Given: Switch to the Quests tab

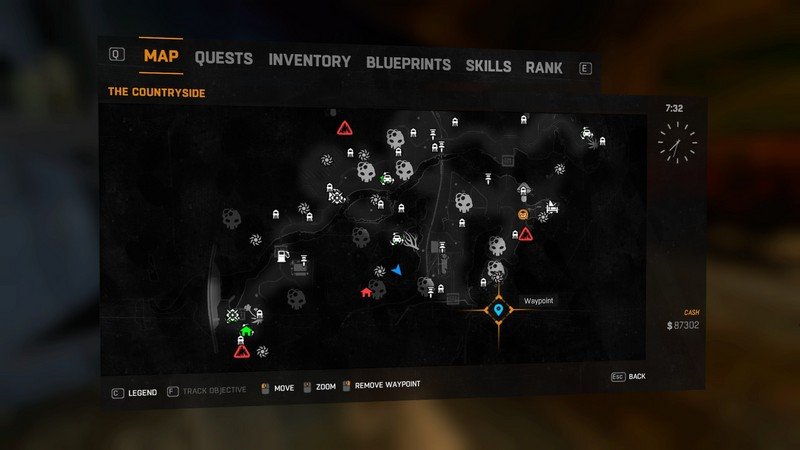Looking at the screenshot, I should (223, 58).
